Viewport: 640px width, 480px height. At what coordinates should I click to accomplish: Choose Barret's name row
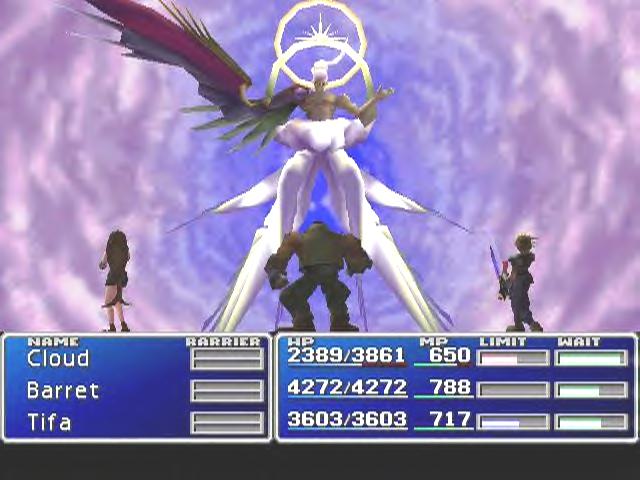click(x=63, y=390)
